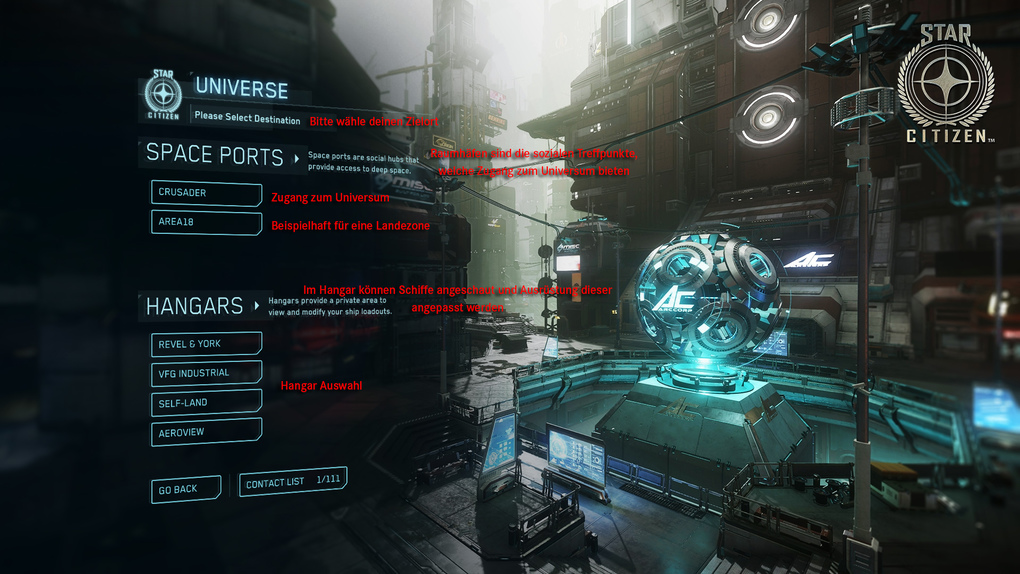1020x574 pixels.
Task: Open the Contact List
Action: click(x=292, y=482)
